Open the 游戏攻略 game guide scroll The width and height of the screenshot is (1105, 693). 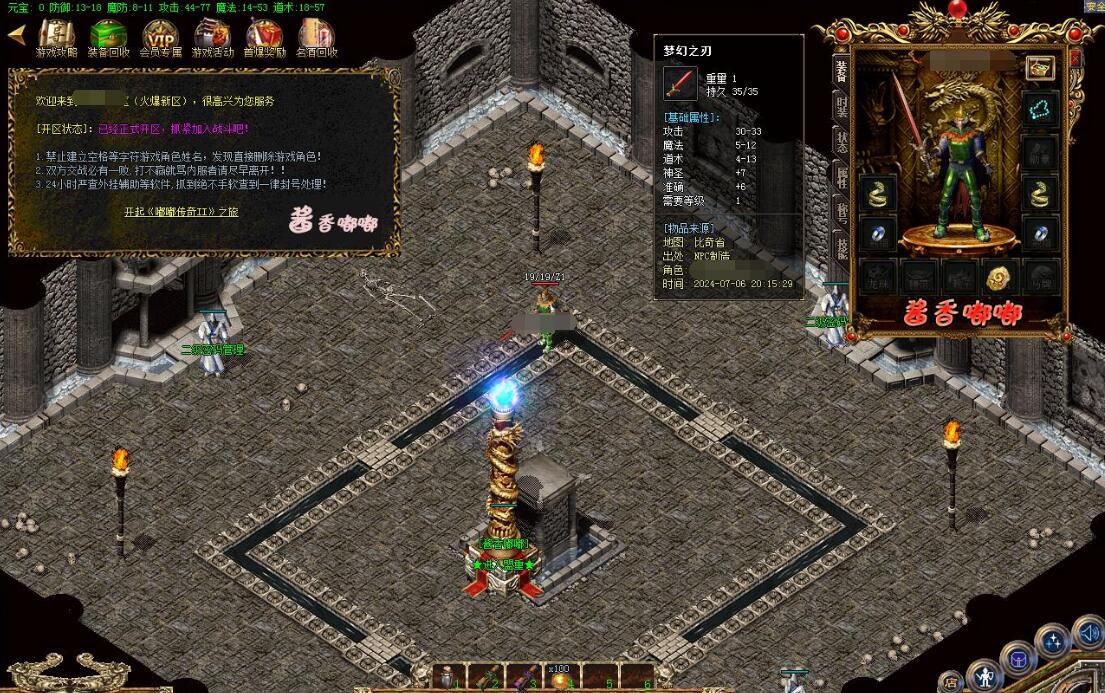coord(56,38)
